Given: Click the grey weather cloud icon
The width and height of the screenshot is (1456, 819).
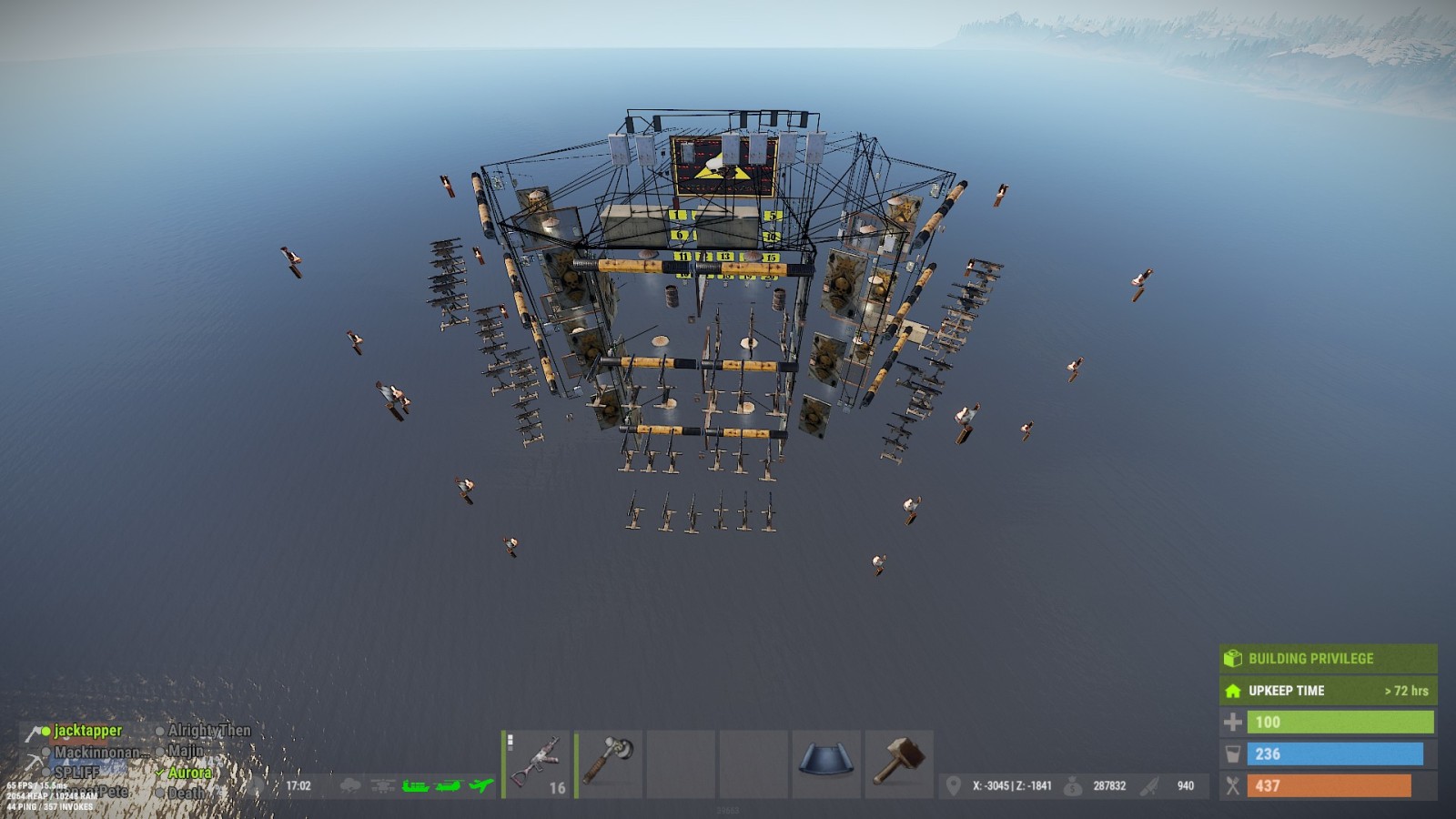Looking at the screenshot, I should tap(349, 785).
